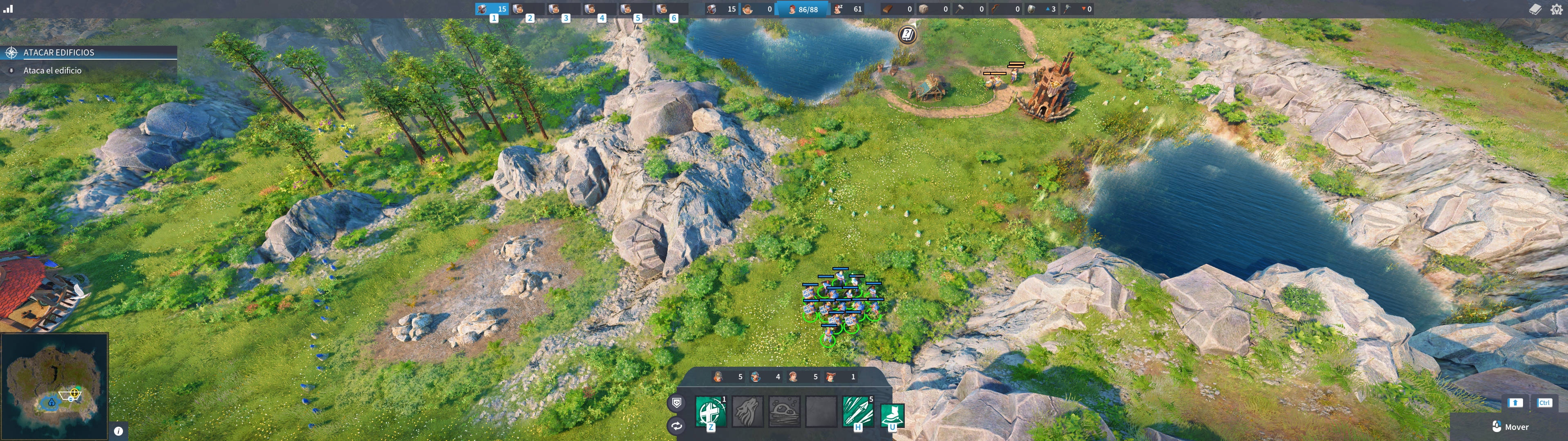Toggle the shield-eye stance button
This screenshot has width=1568, height=441.
tap(676, 403)
